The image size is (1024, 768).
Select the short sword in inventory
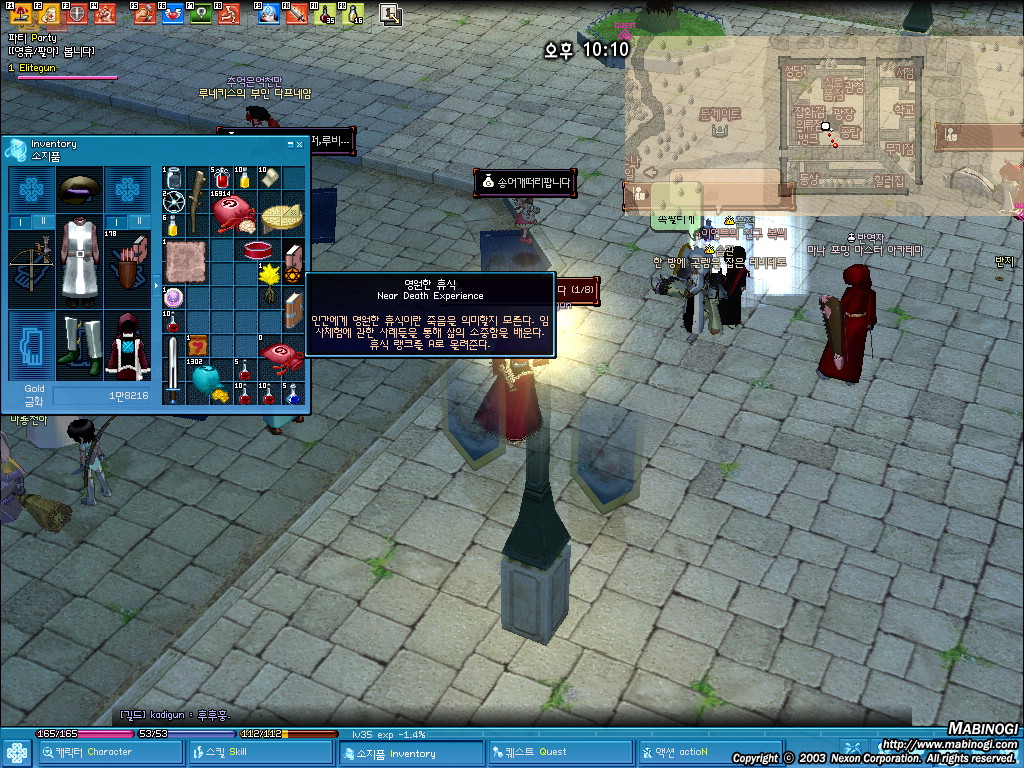pos(174,368)
